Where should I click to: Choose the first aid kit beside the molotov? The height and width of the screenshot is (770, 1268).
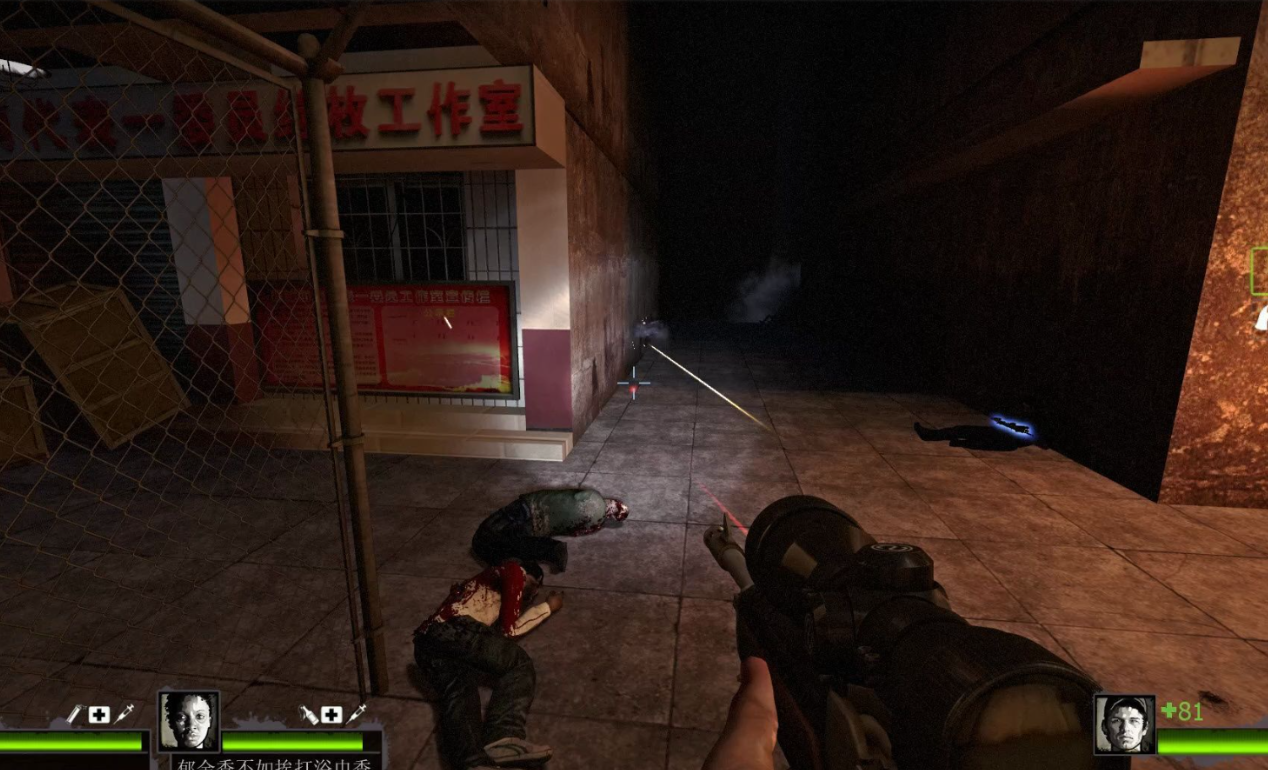point(331,714)
